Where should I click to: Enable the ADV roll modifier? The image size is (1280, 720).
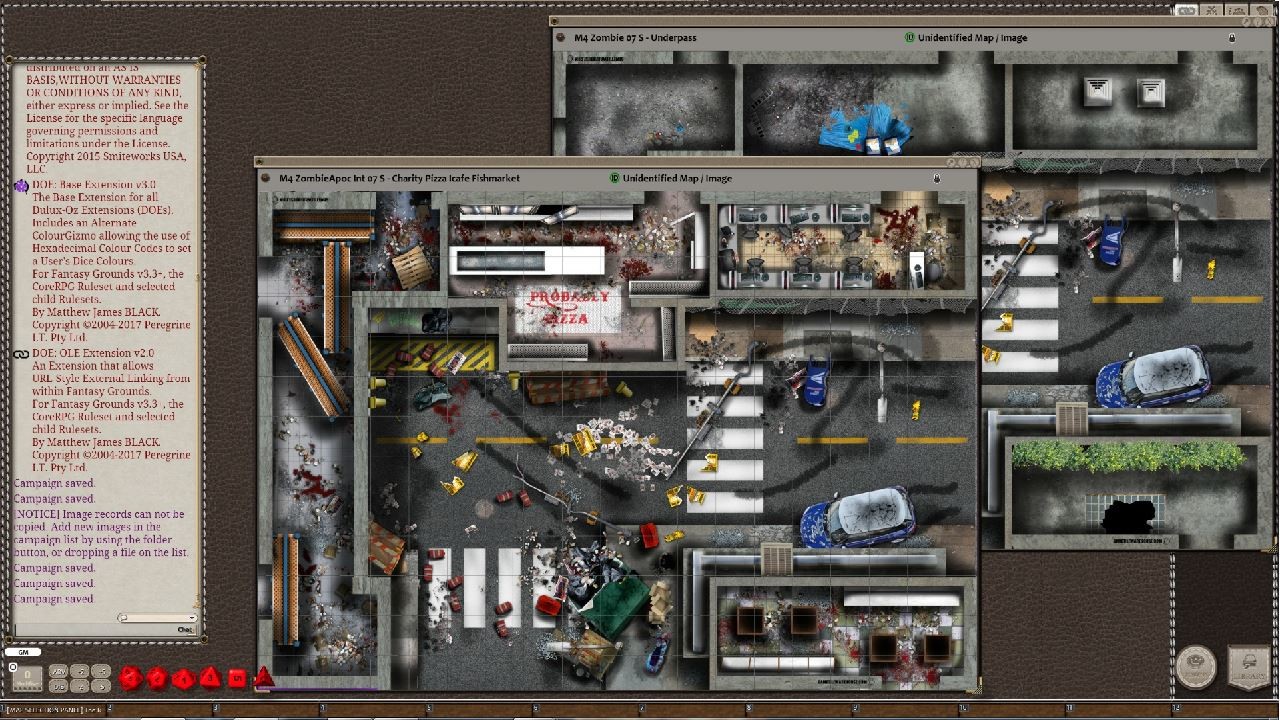click(x=58, y=671)
